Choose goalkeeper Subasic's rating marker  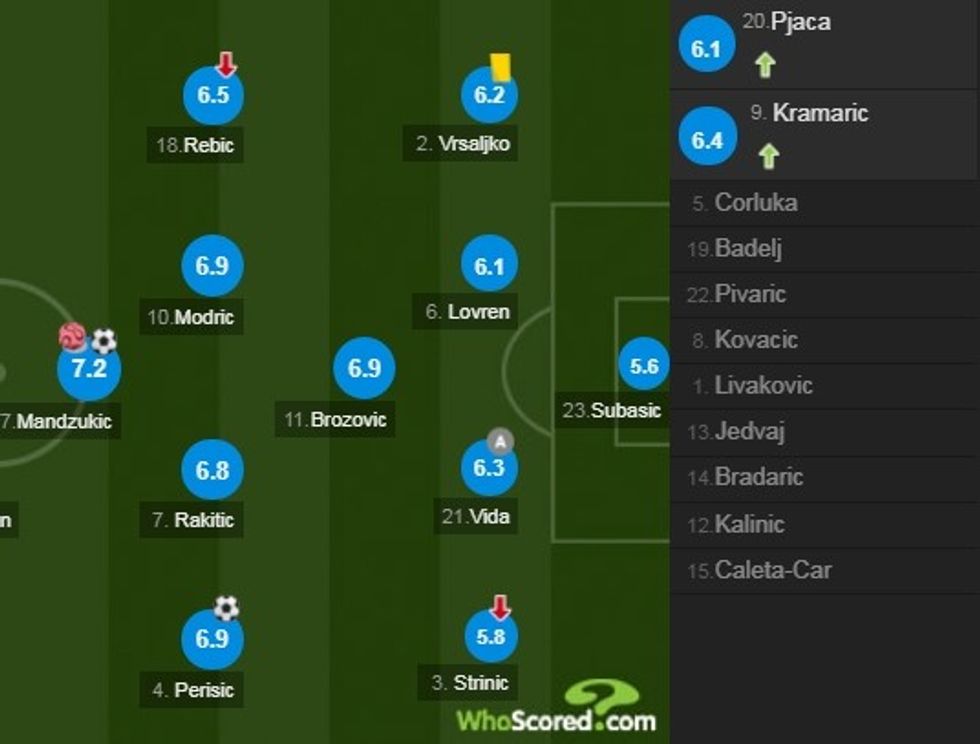pyautogui.click(x=644, y=367)
